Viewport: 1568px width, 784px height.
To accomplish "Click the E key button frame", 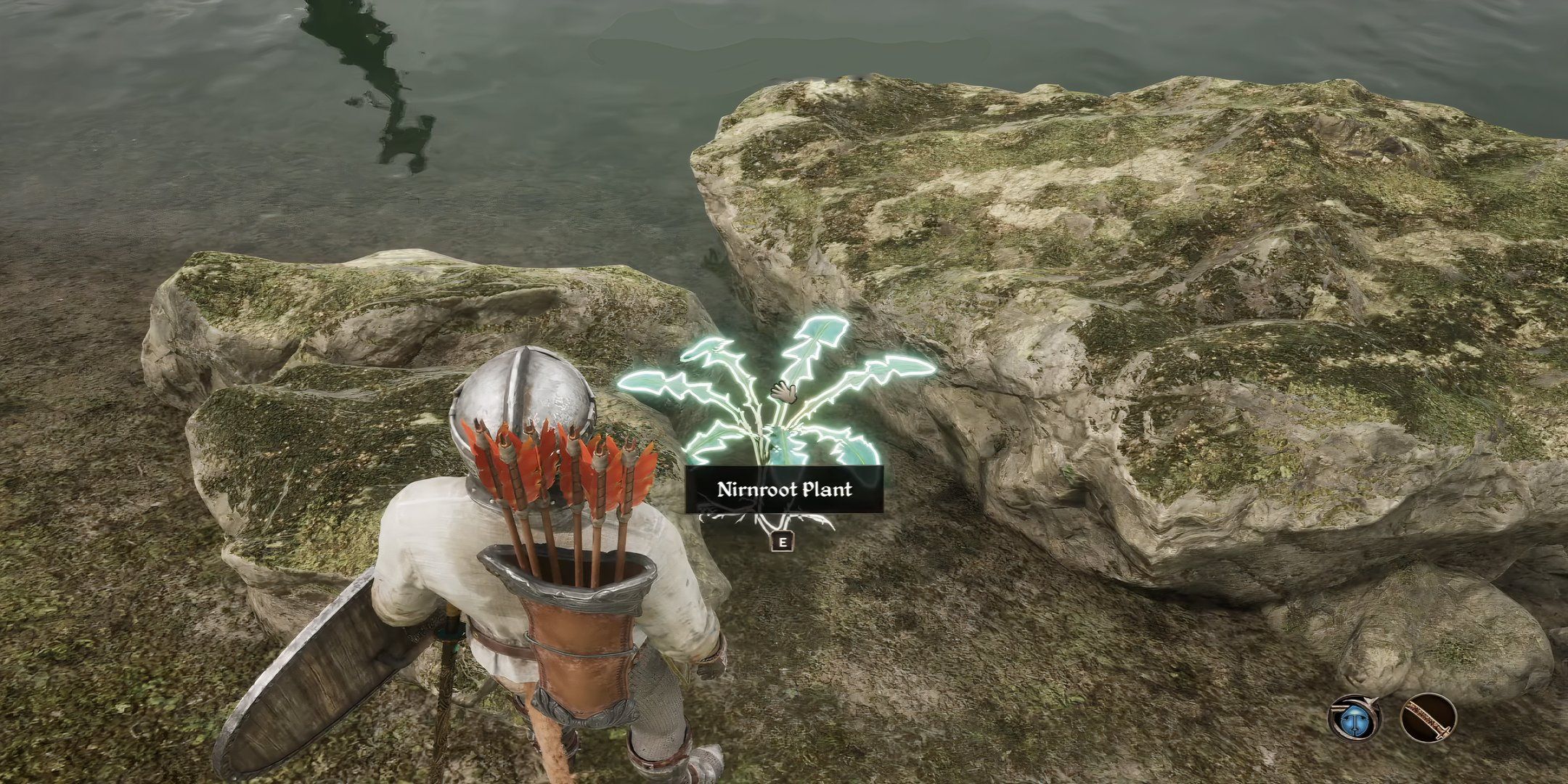I will tap(782, 543).
